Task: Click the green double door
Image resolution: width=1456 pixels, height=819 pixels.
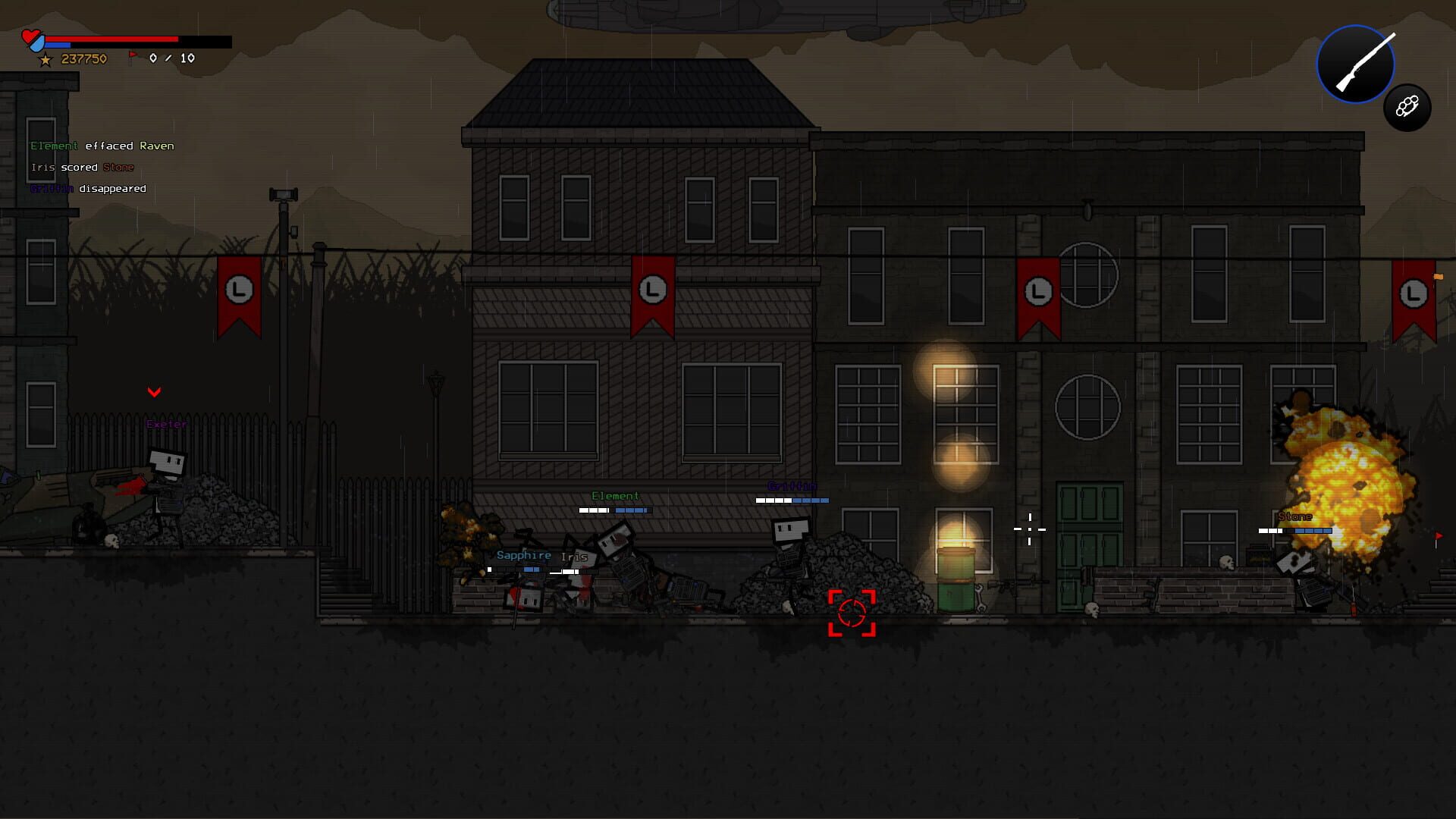Action: [x=1087, y=543]
